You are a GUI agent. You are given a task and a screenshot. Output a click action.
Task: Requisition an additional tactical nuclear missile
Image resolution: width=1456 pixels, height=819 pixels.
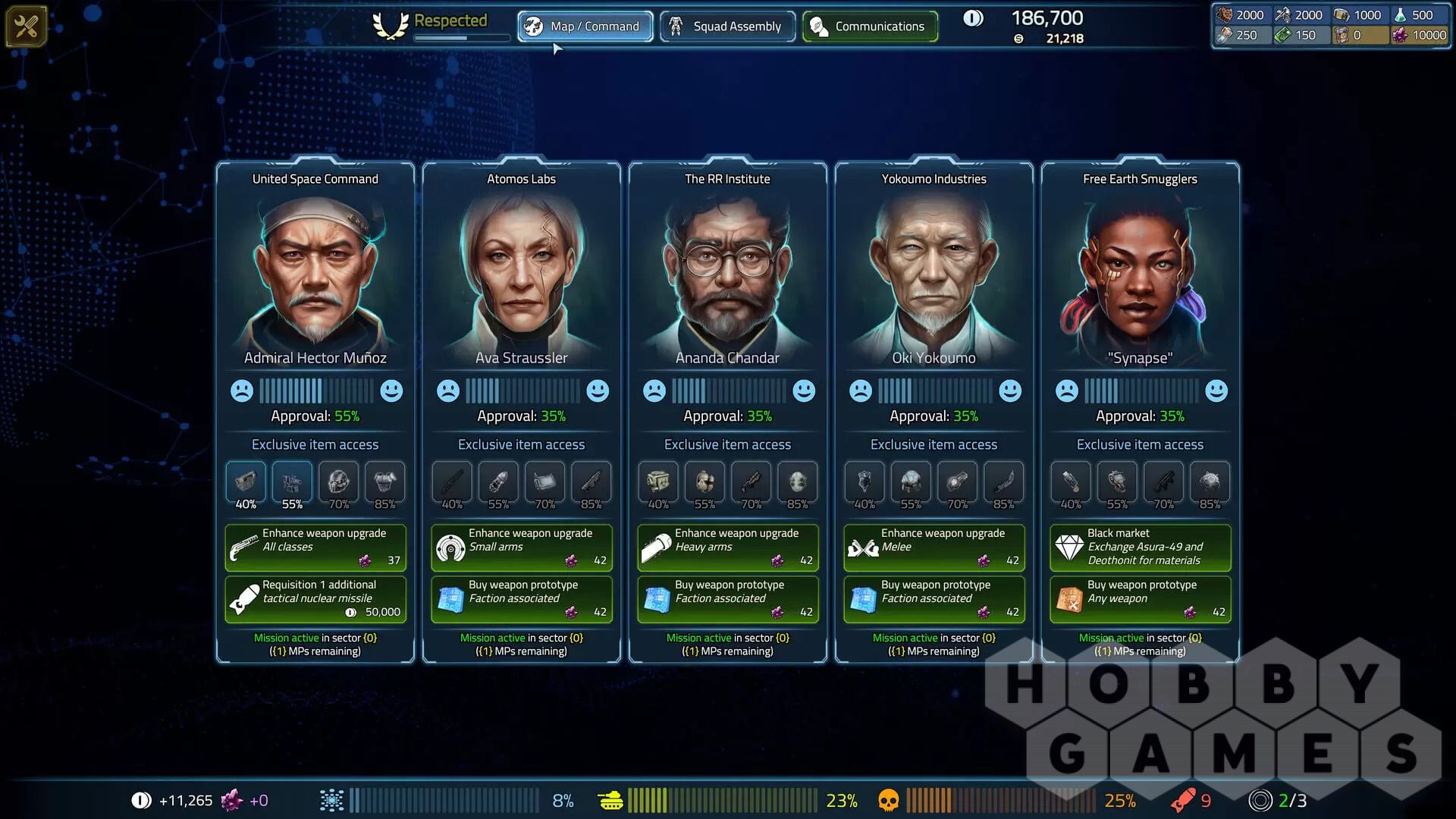tap(315, 598)
